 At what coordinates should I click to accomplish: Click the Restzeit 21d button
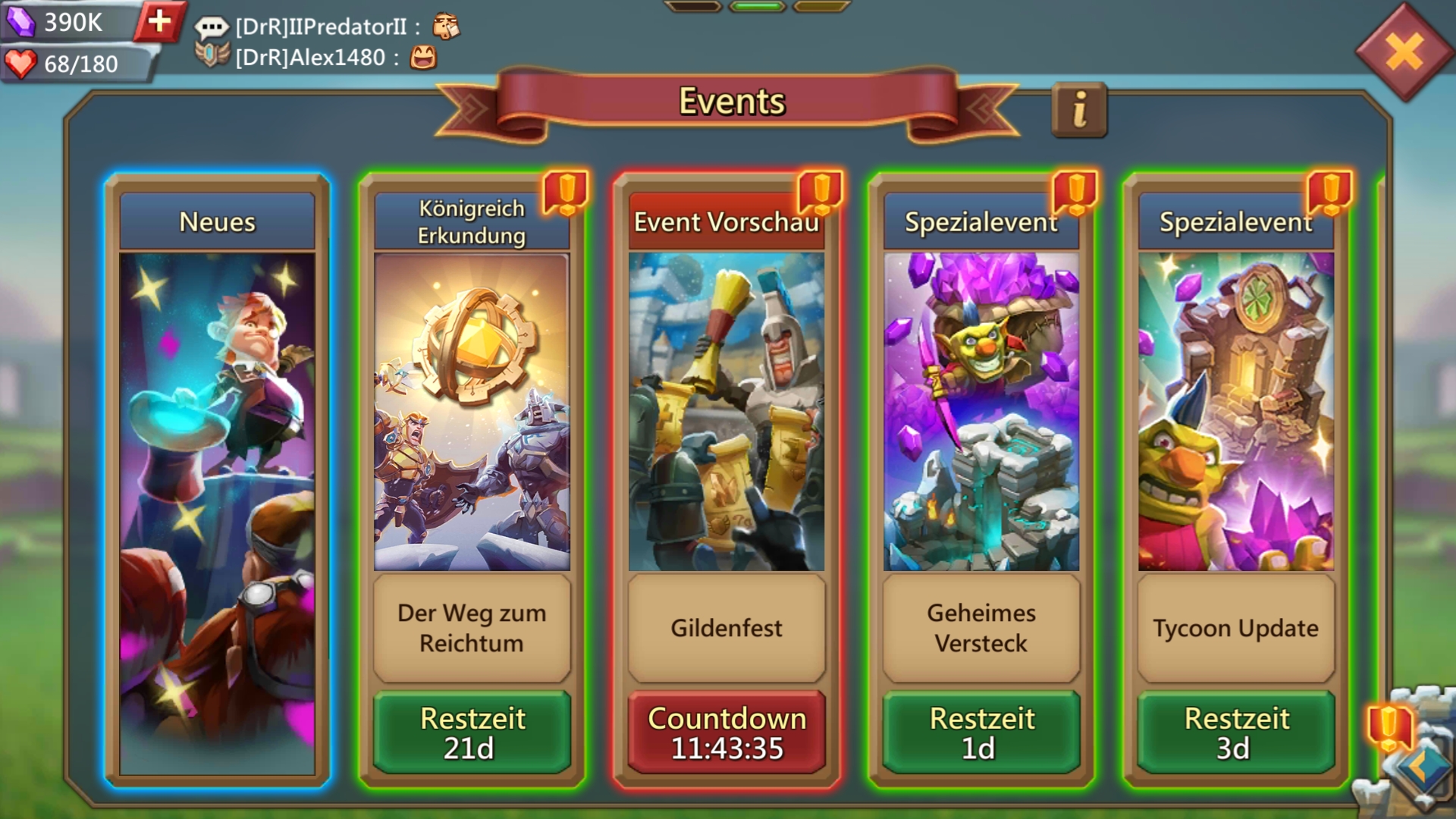pos(472,733)
